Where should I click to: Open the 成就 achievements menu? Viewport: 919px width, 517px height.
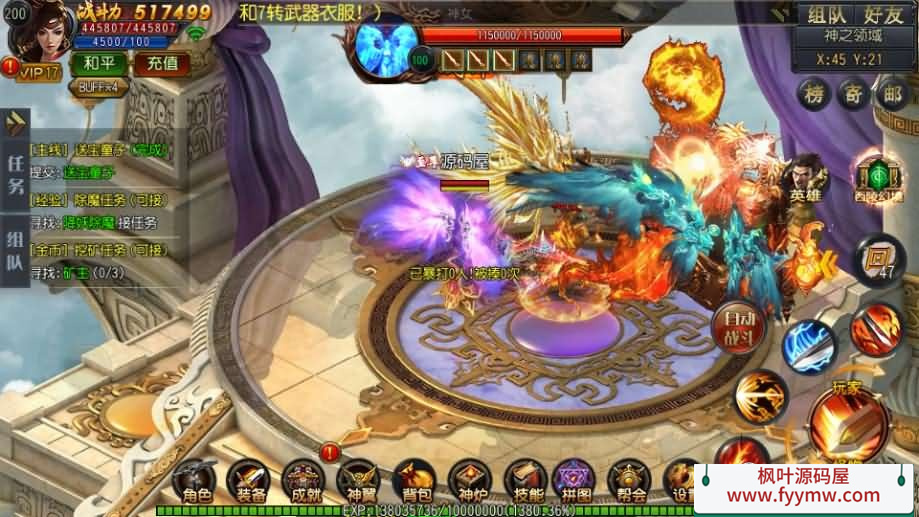coord(304,481)
